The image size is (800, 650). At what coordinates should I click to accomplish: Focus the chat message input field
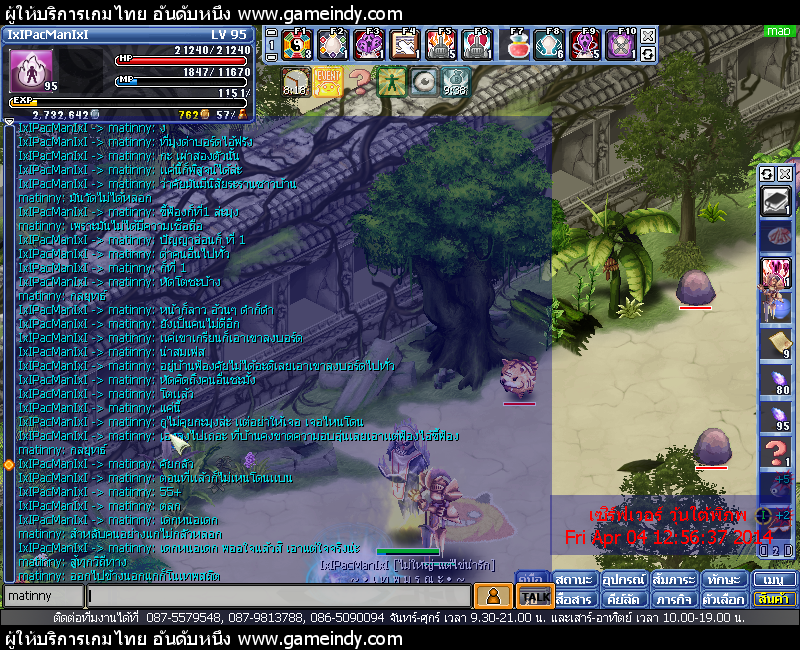pyautogui.click(x=278, y=596)
